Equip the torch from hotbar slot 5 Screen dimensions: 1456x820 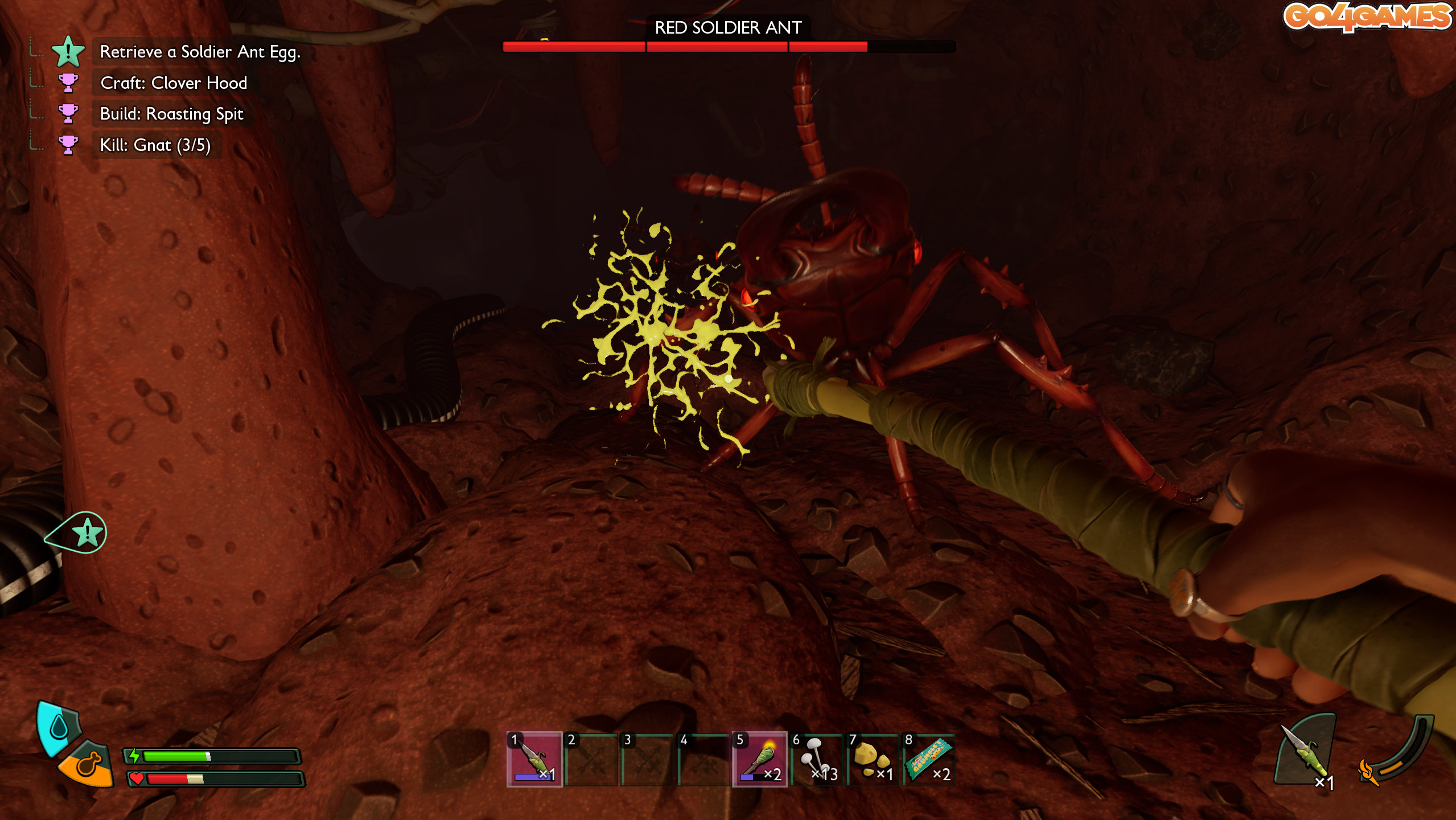(x=760, y=759)
